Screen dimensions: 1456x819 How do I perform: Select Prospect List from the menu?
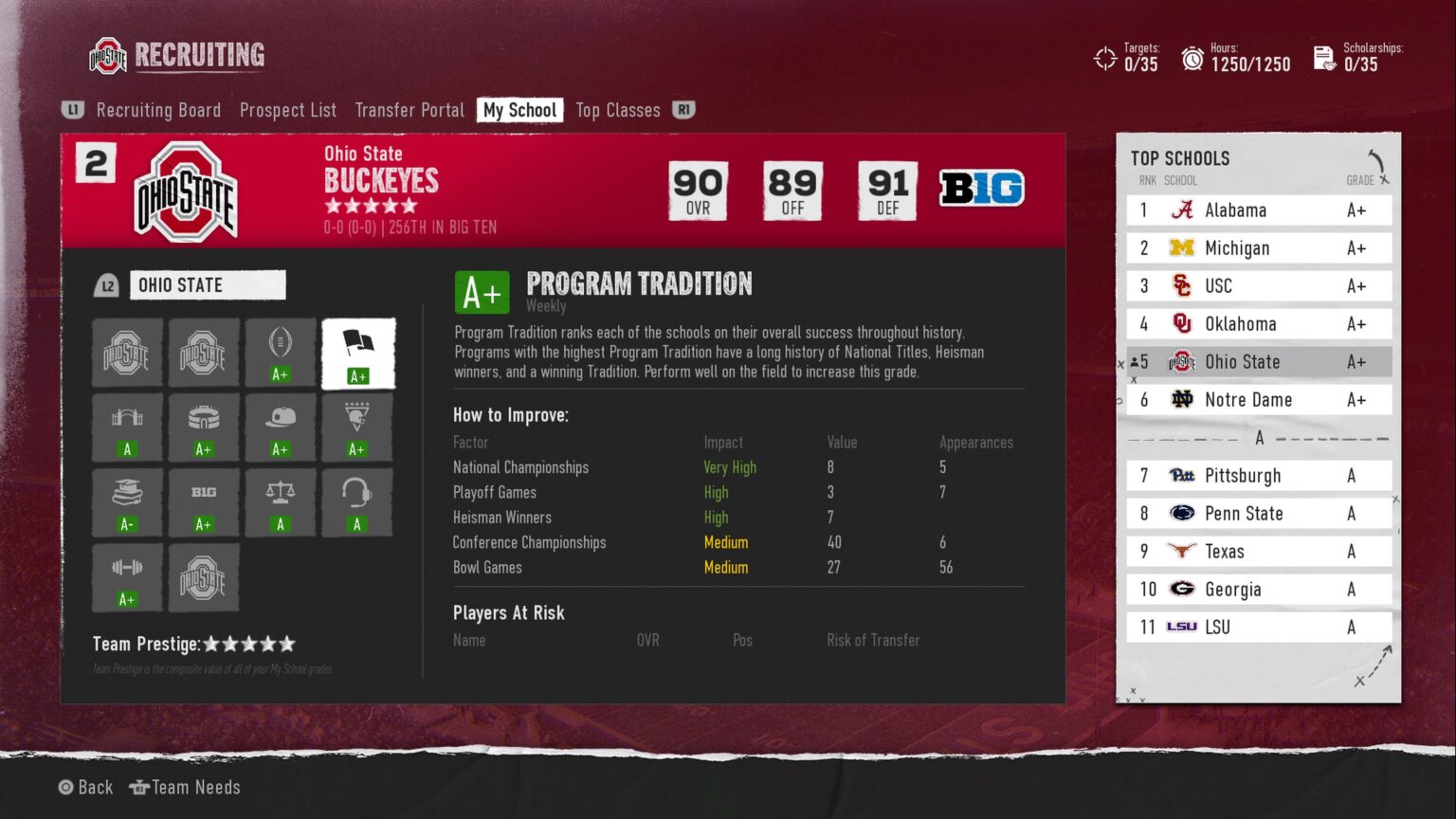[x=288, y=110]
